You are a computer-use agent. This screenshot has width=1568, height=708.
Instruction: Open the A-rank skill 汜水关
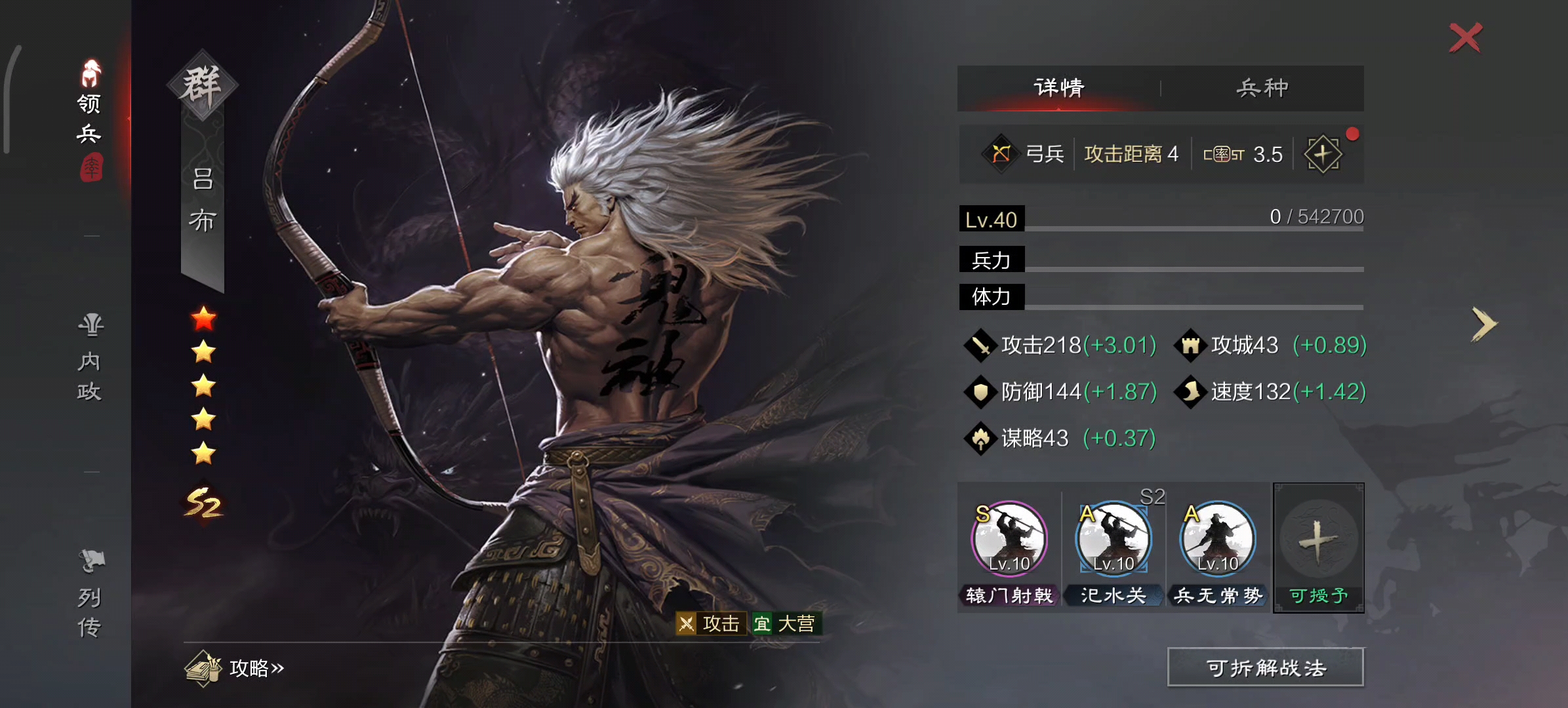[1114, 540]
